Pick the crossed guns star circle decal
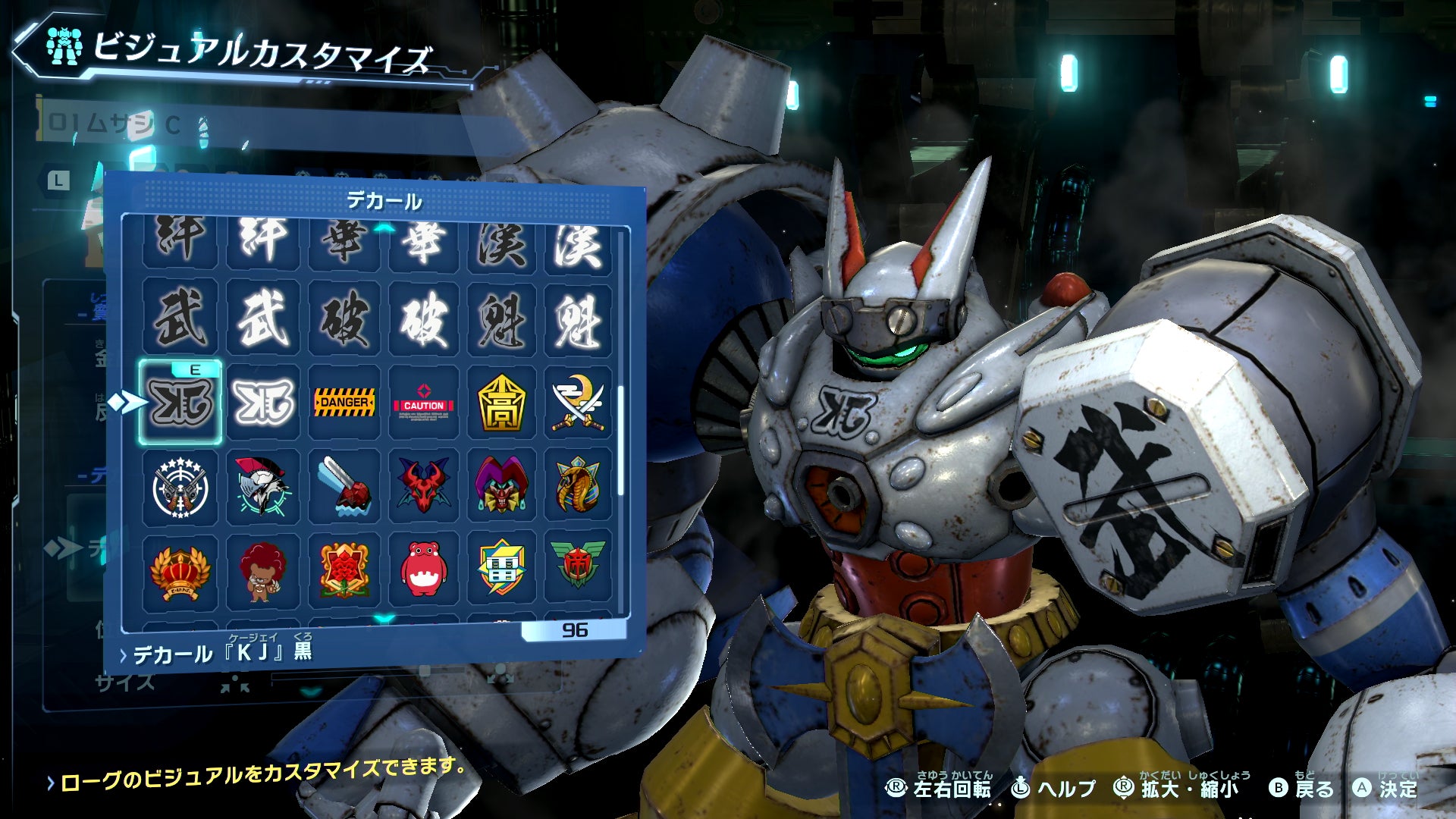 coord(180,487)
